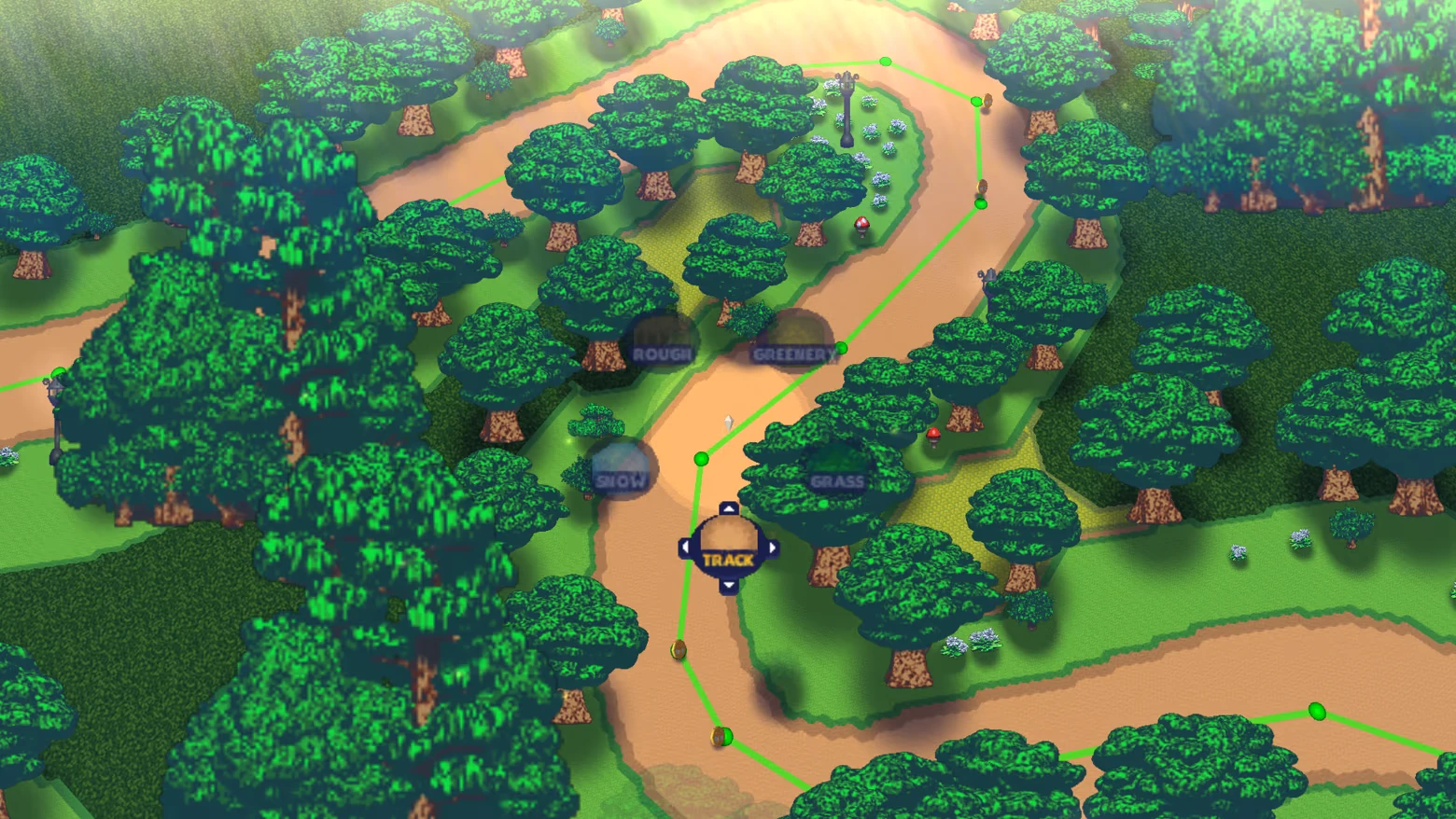Viewport: 1456px width, 819px height.
Task: Step down with the TRACK selector's bottom arrow
Action: 728,585
